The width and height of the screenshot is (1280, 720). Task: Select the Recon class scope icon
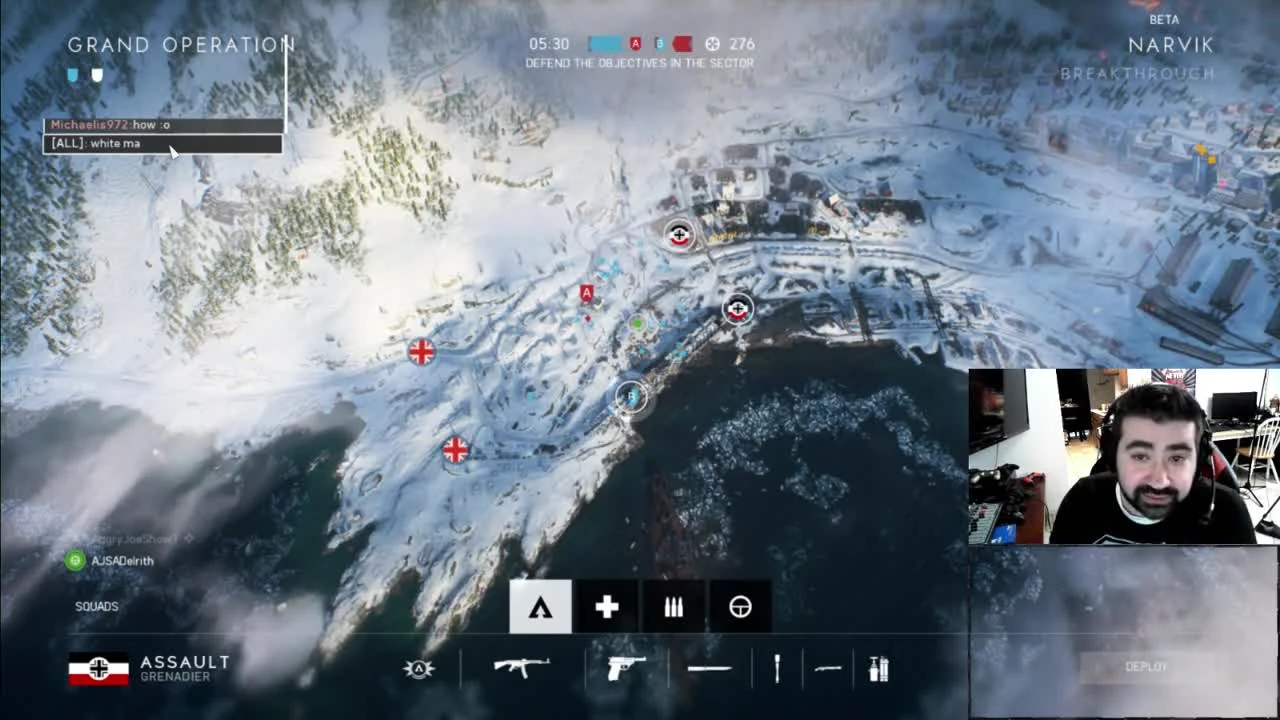click(x=740, y=607)
